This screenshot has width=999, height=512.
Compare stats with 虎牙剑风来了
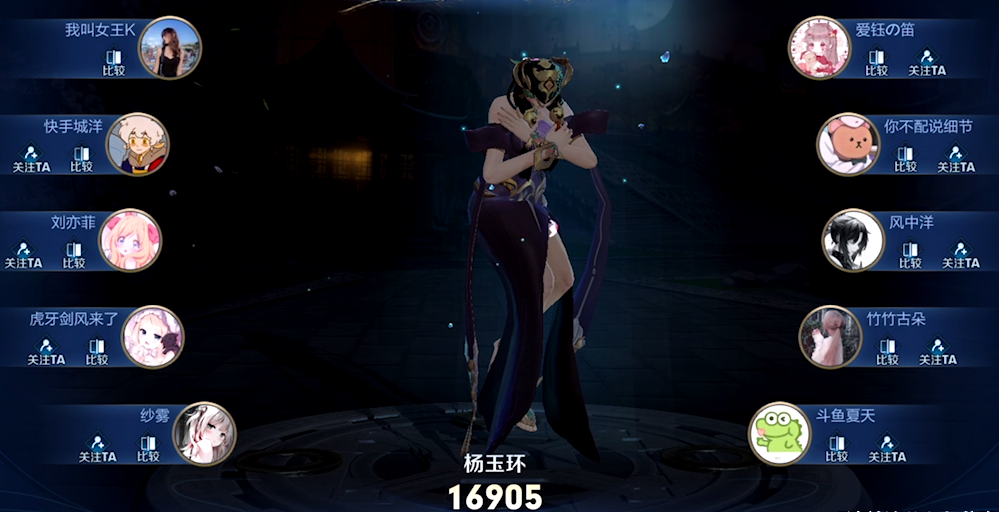(x=96, y=351)
